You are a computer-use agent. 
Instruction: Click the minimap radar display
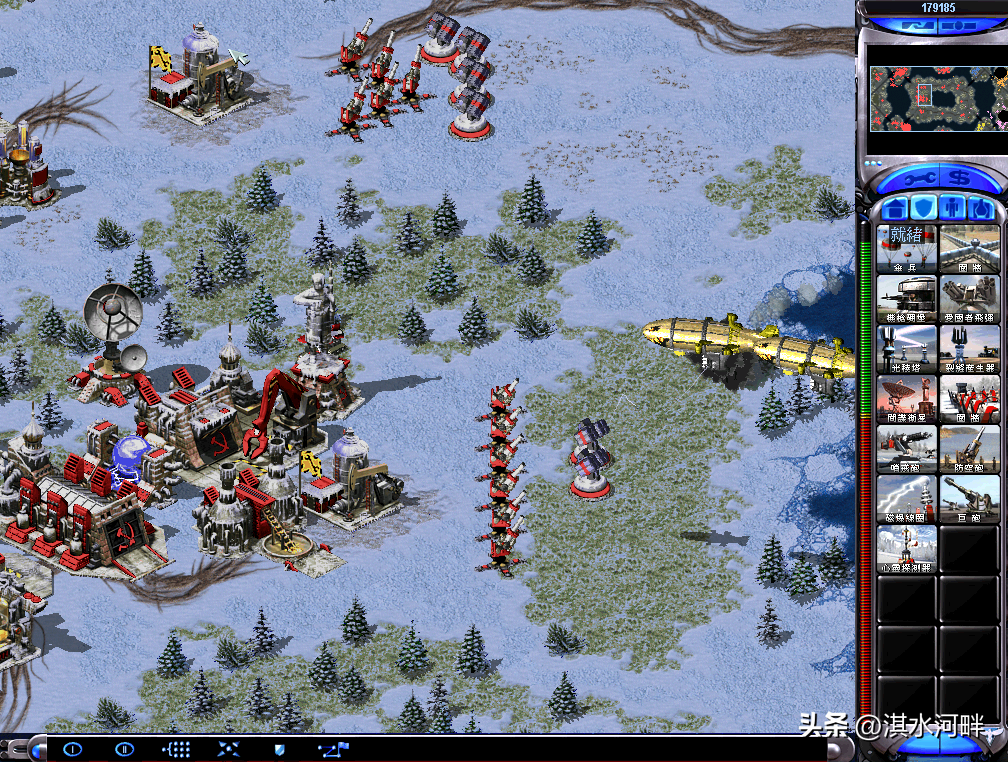pyautogui.click(x=937, y=100)
